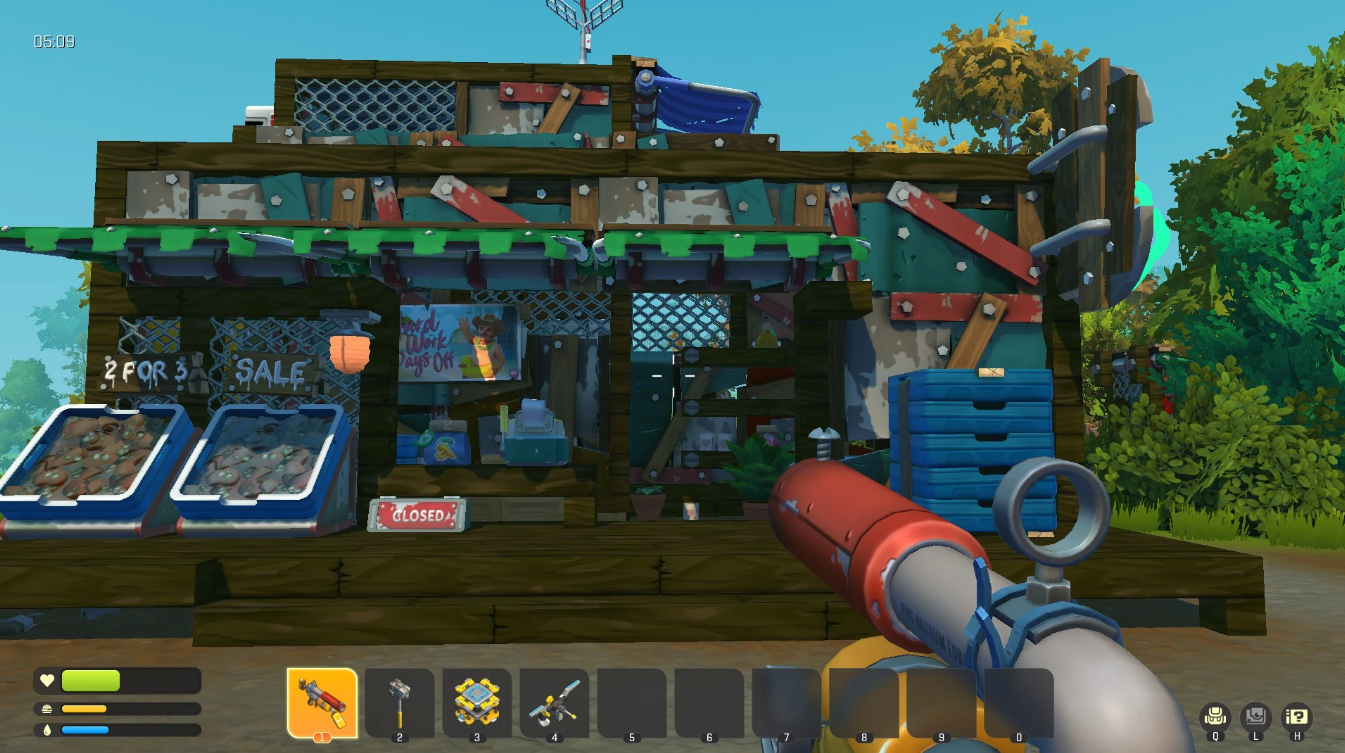1345x753 pixels.
Task: Click the timer showing 05:09
Action: click(57, 42)
